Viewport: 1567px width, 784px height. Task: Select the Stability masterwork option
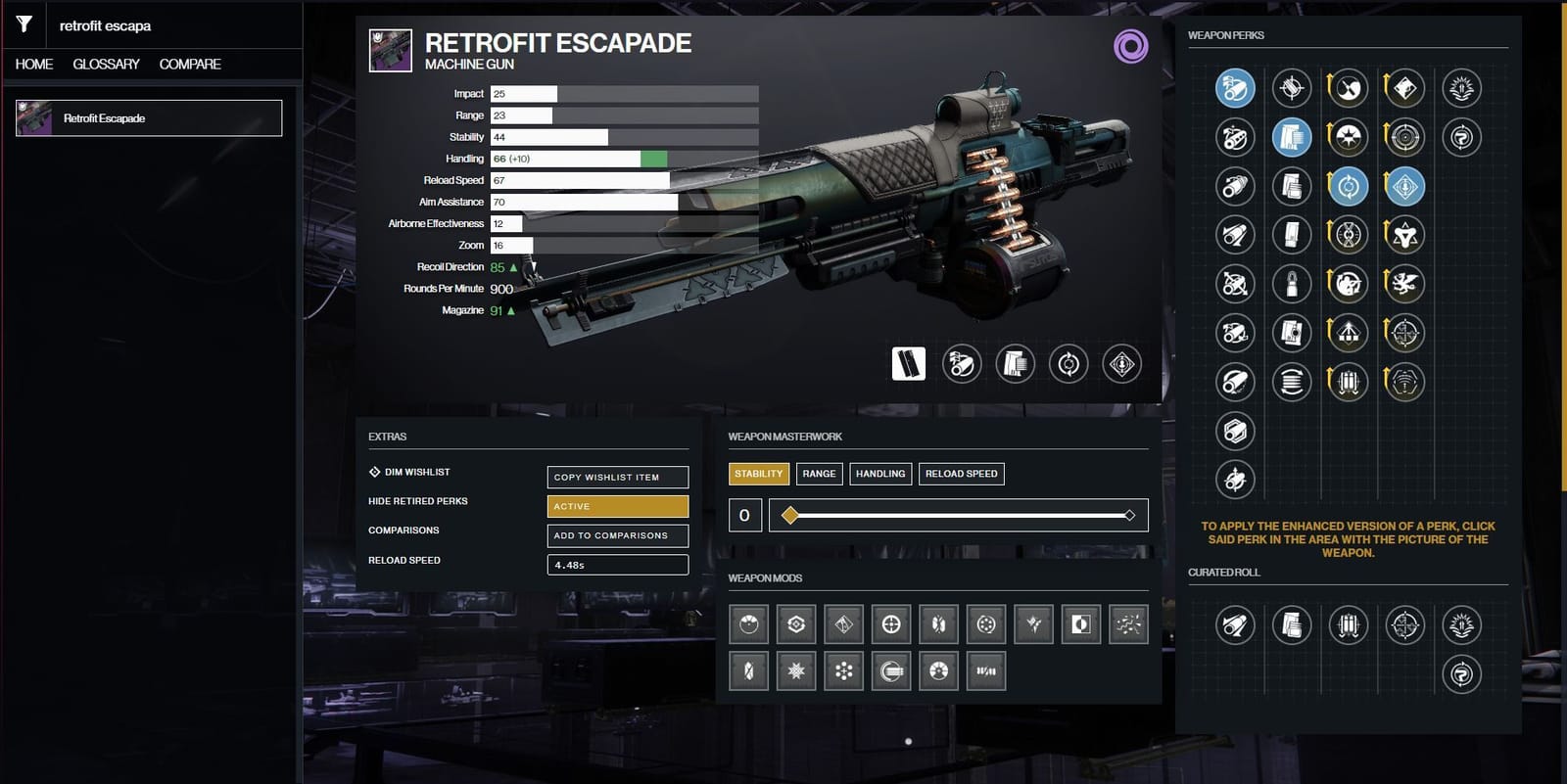[x=758, y=473]
